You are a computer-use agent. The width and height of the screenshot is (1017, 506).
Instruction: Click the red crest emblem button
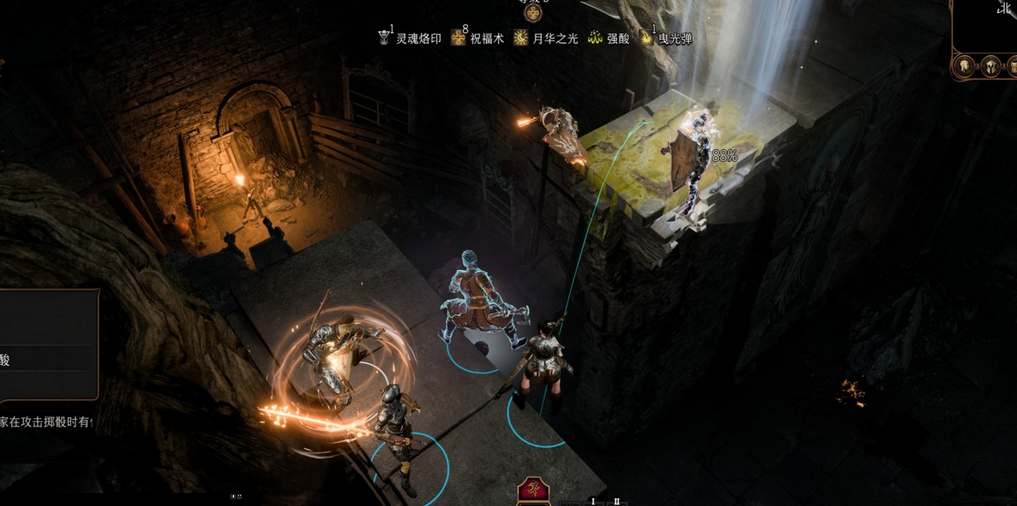coord(532,490)
